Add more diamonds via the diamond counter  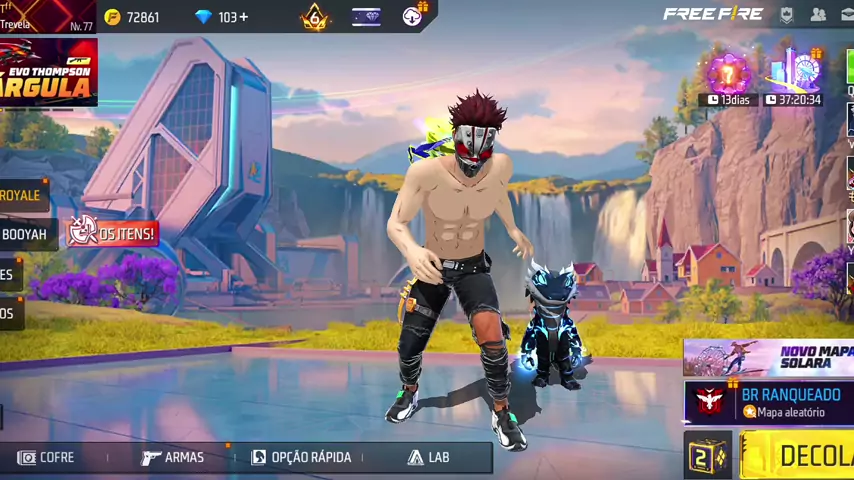(x=224, y=17)
